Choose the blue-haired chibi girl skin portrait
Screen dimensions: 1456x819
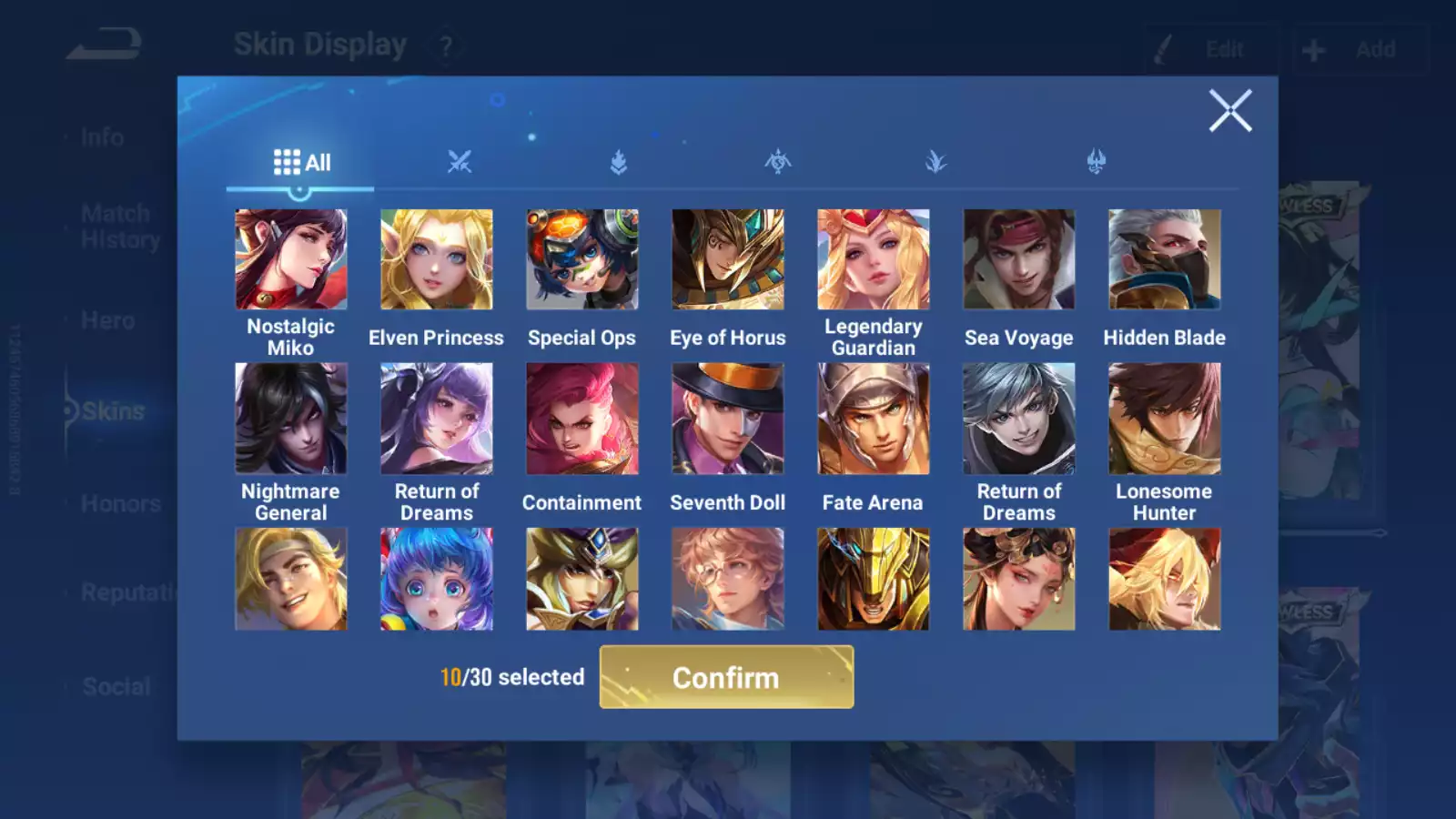click(437, 579)
